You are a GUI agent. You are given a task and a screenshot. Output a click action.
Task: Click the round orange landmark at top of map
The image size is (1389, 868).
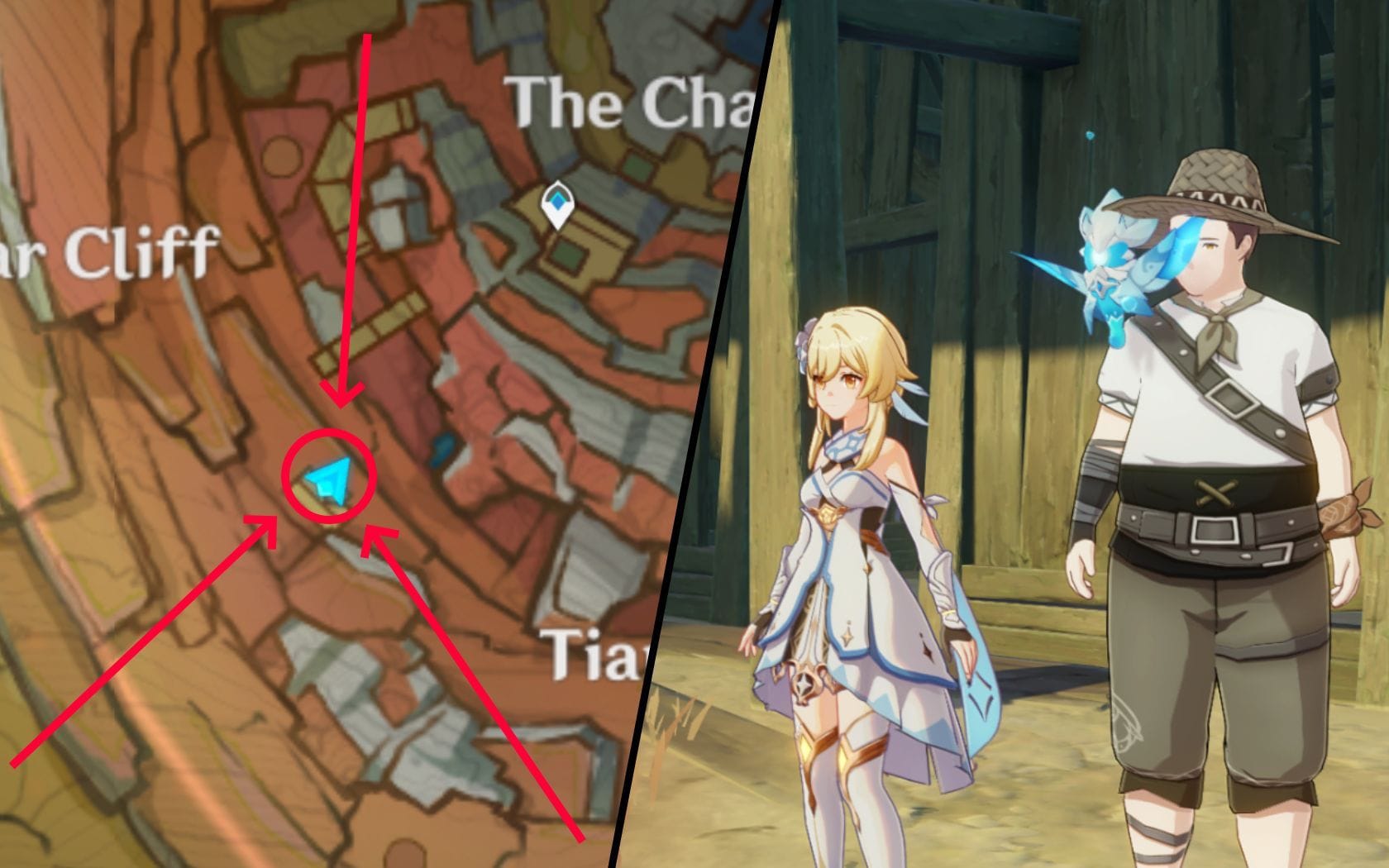(281, 155)
